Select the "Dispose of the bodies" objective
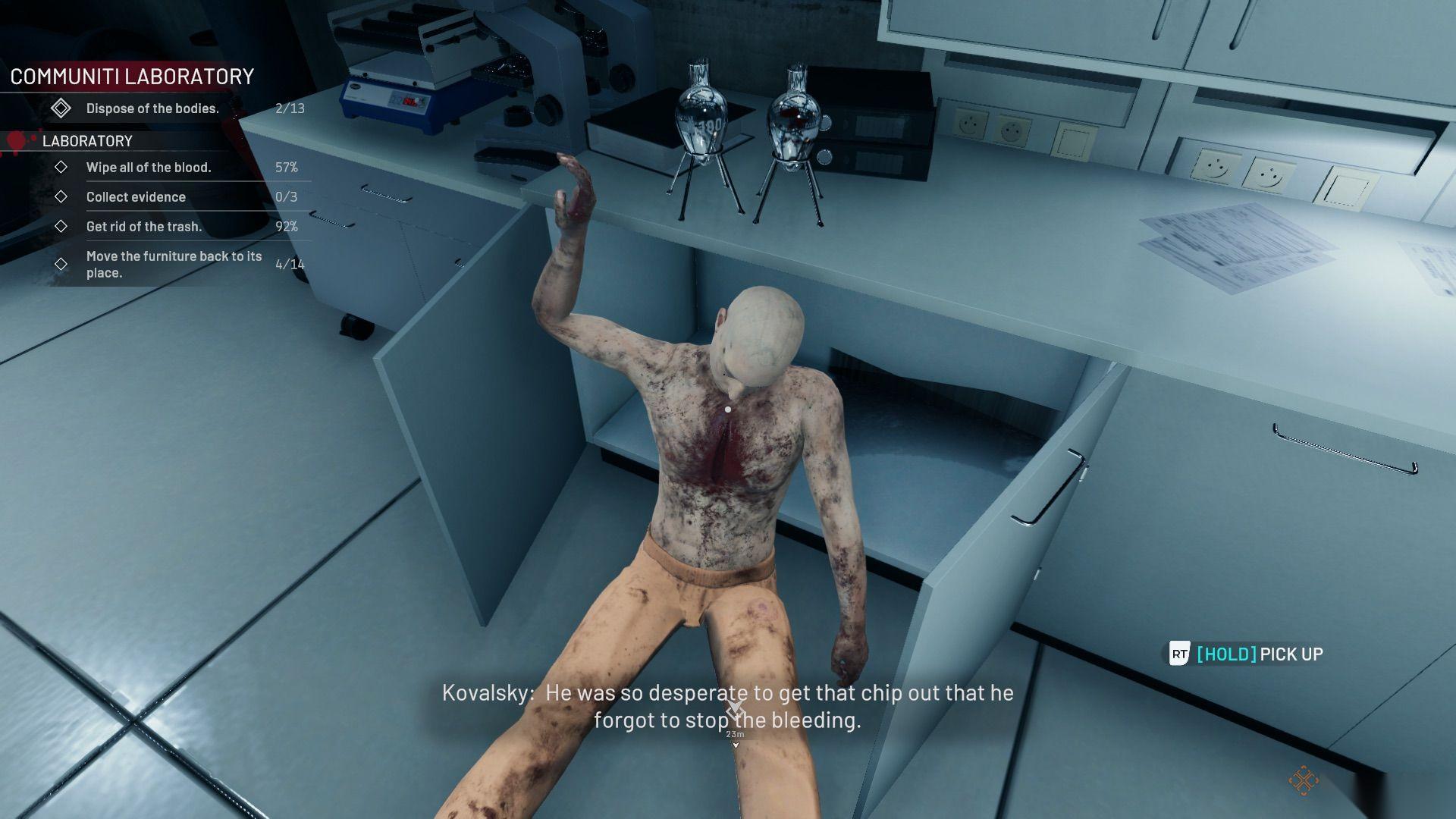 152,108
